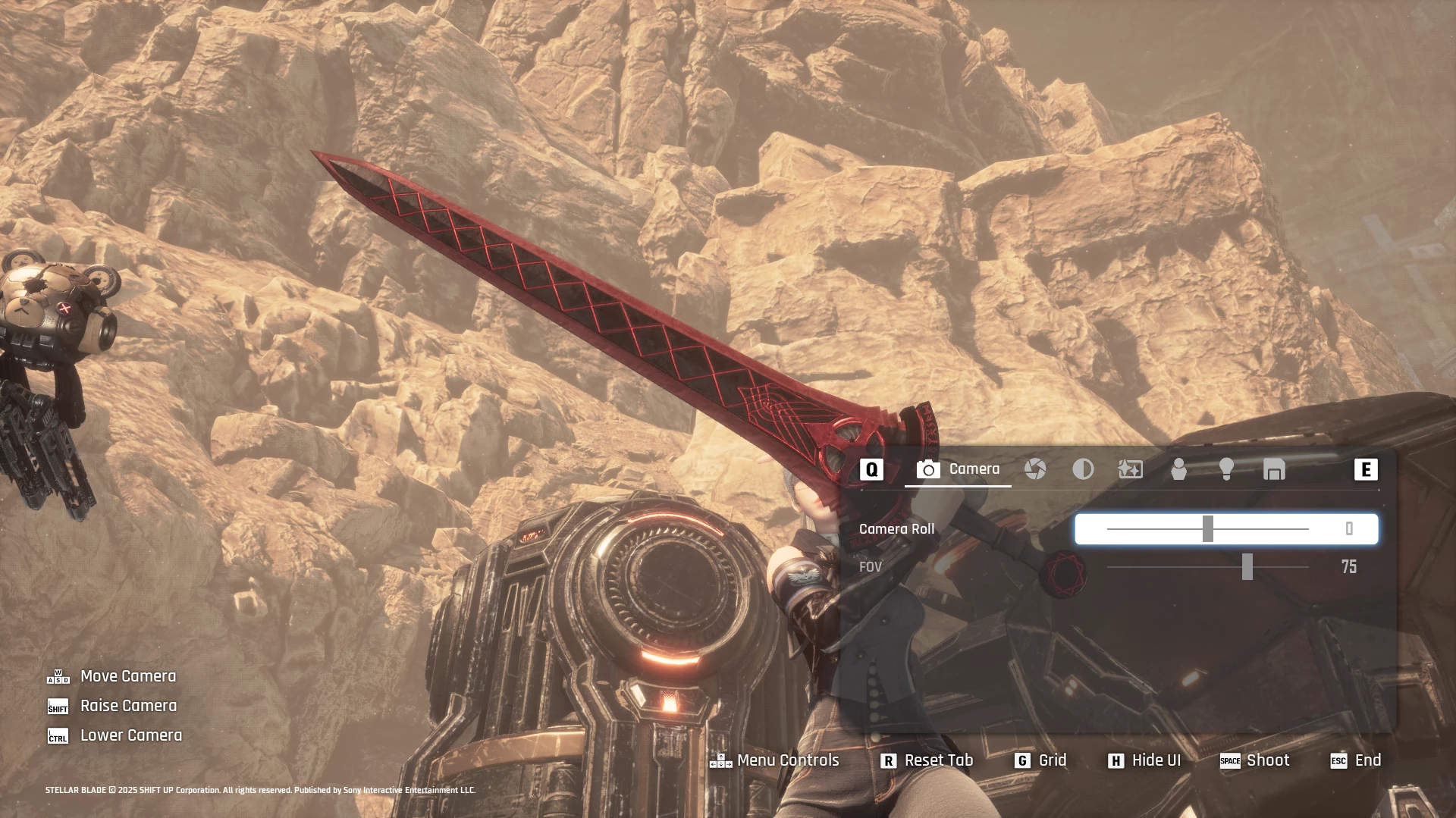Switch to the aperture shutter tab
1456x818 pixels.
[1035, 469]
